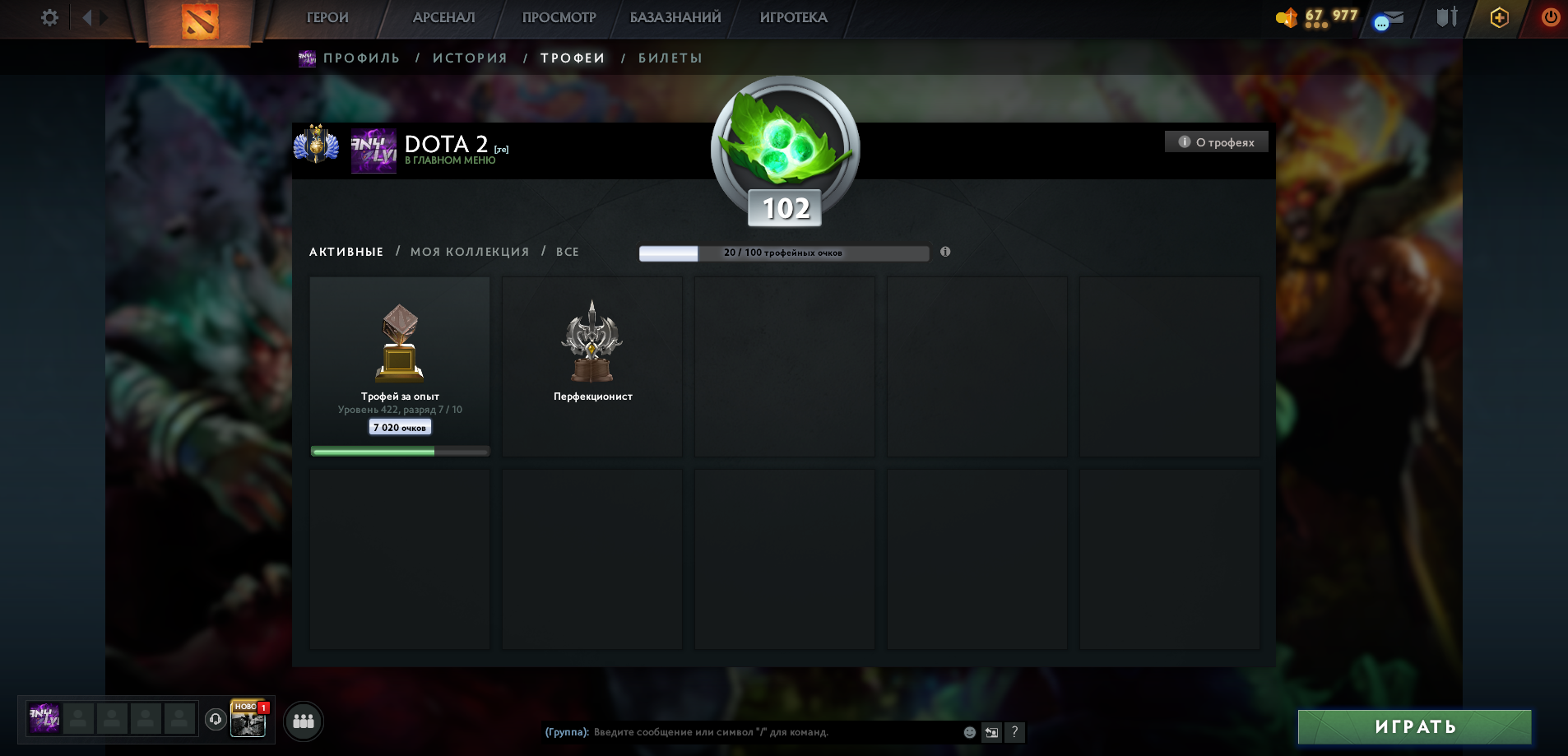Open the emoticon picker in chat
1568x756 pixels.
click(970, 732)
